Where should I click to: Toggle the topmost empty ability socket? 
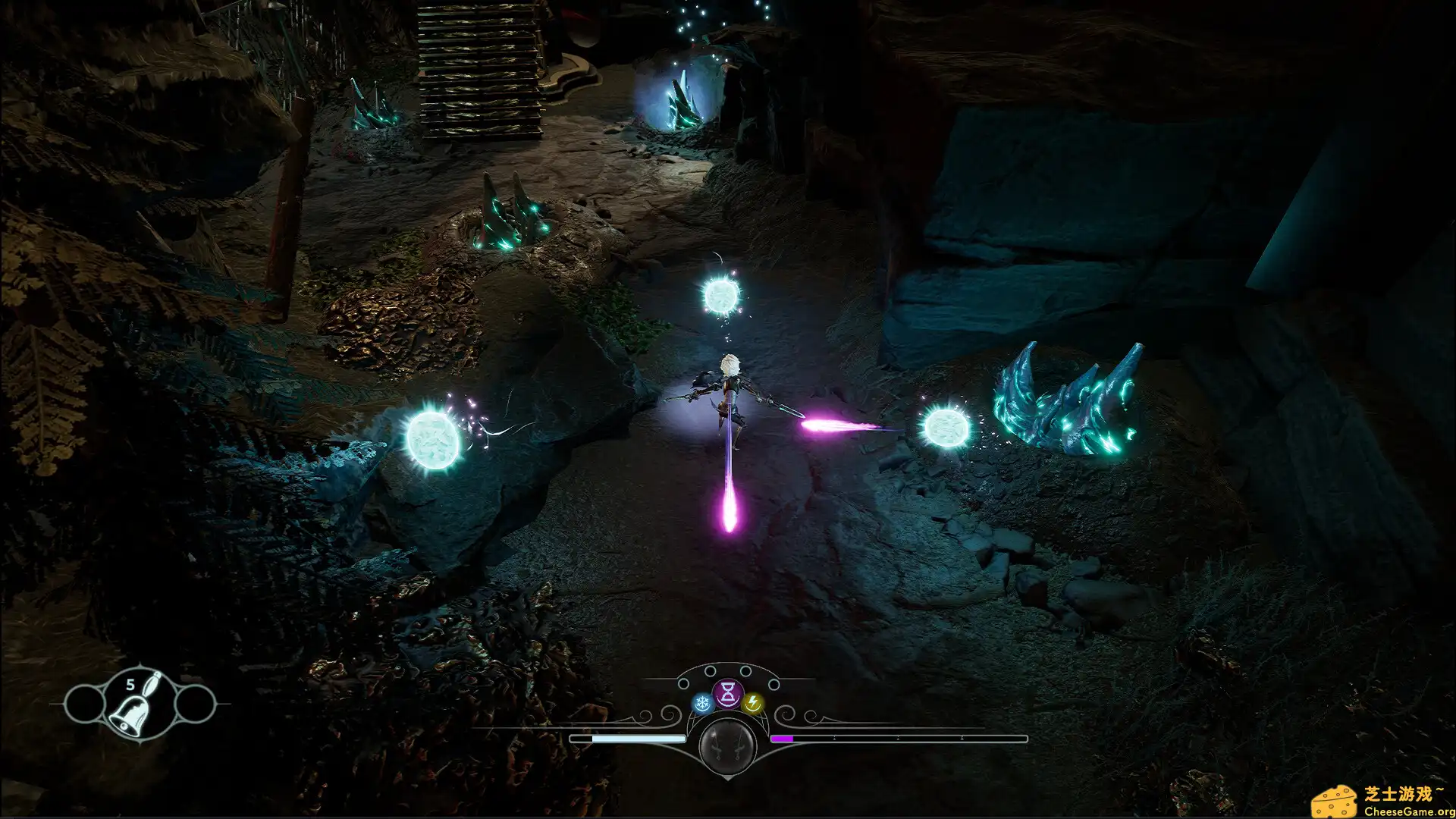711,670
